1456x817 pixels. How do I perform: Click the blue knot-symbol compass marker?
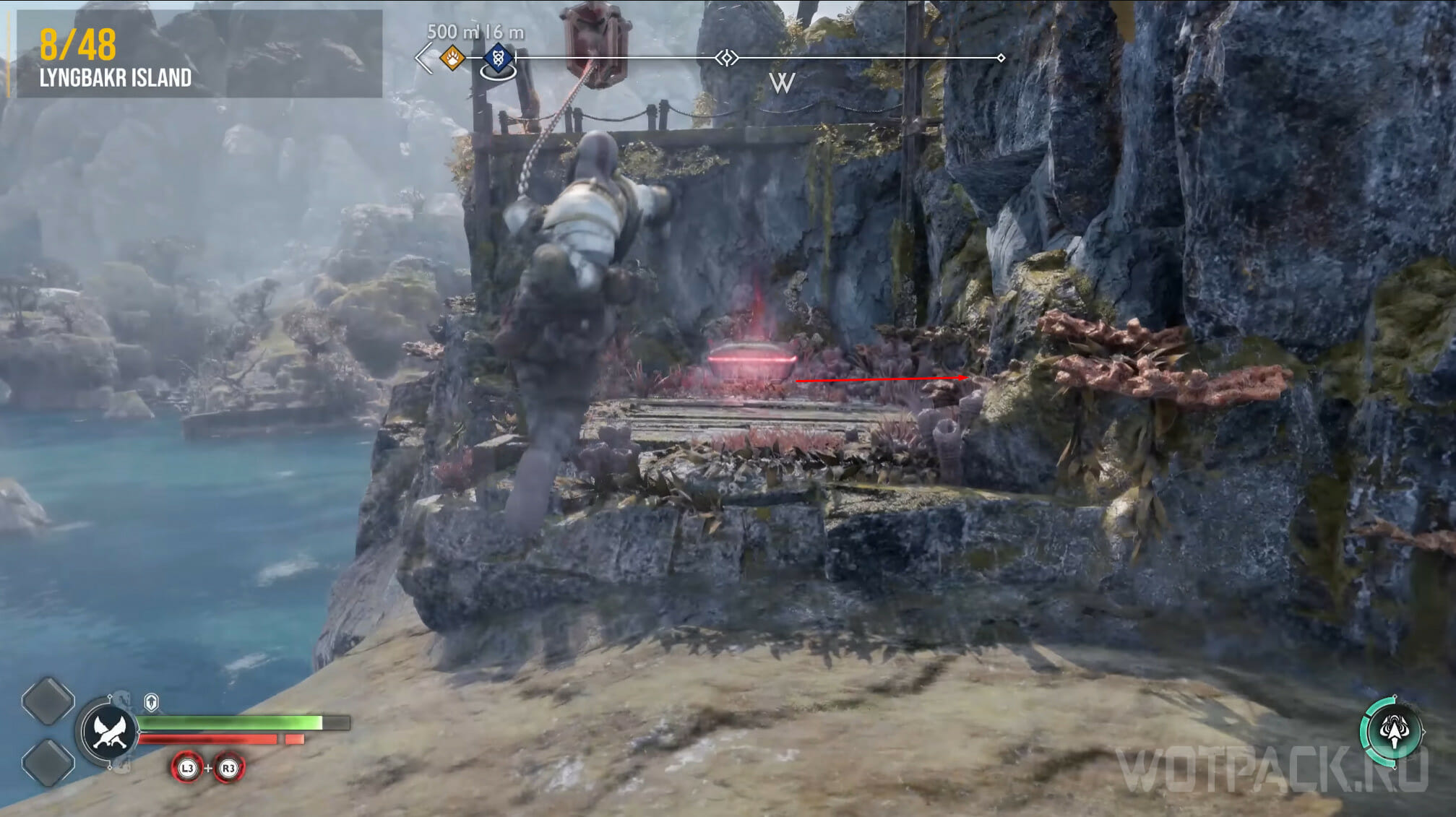[498, 56]
